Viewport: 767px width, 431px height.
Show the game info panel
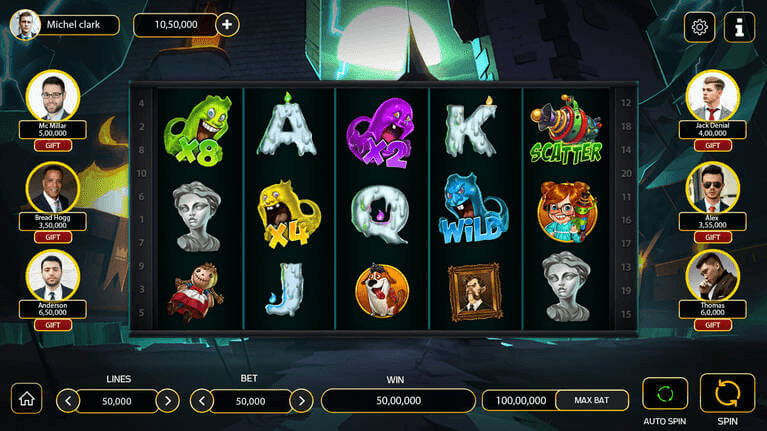click(740, 27)
